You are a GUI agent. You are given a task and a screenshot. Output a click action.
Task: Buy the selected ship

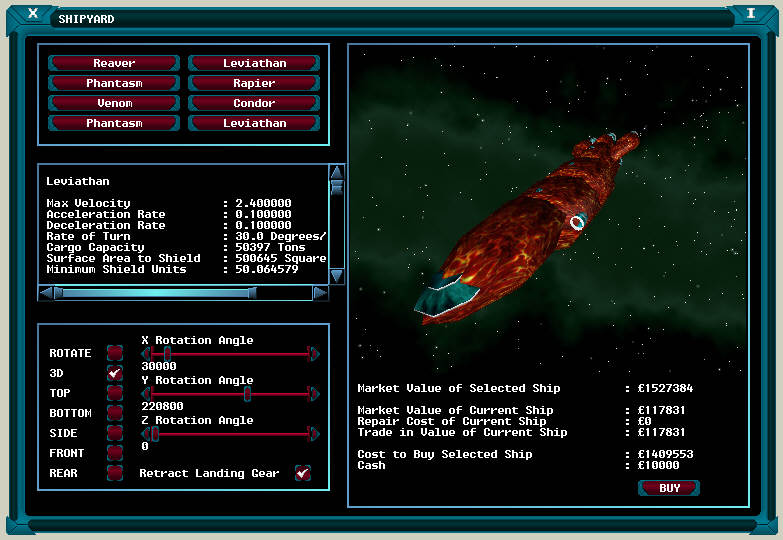(669, 488)
